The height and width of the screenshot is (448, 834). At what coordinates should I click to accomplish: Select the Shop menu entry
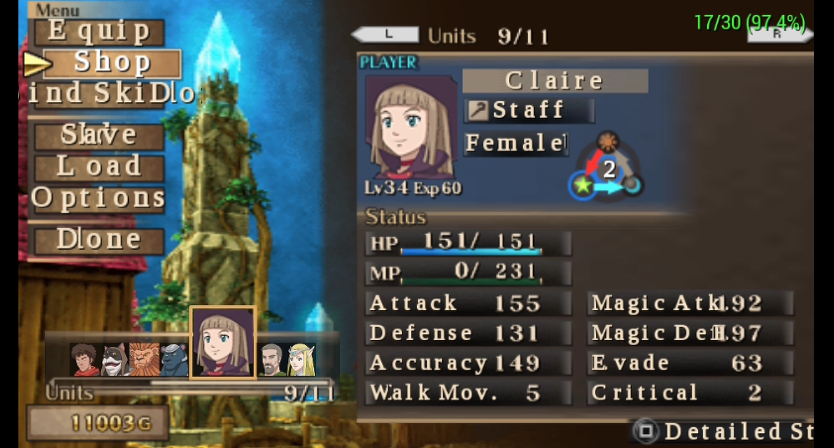111,63
